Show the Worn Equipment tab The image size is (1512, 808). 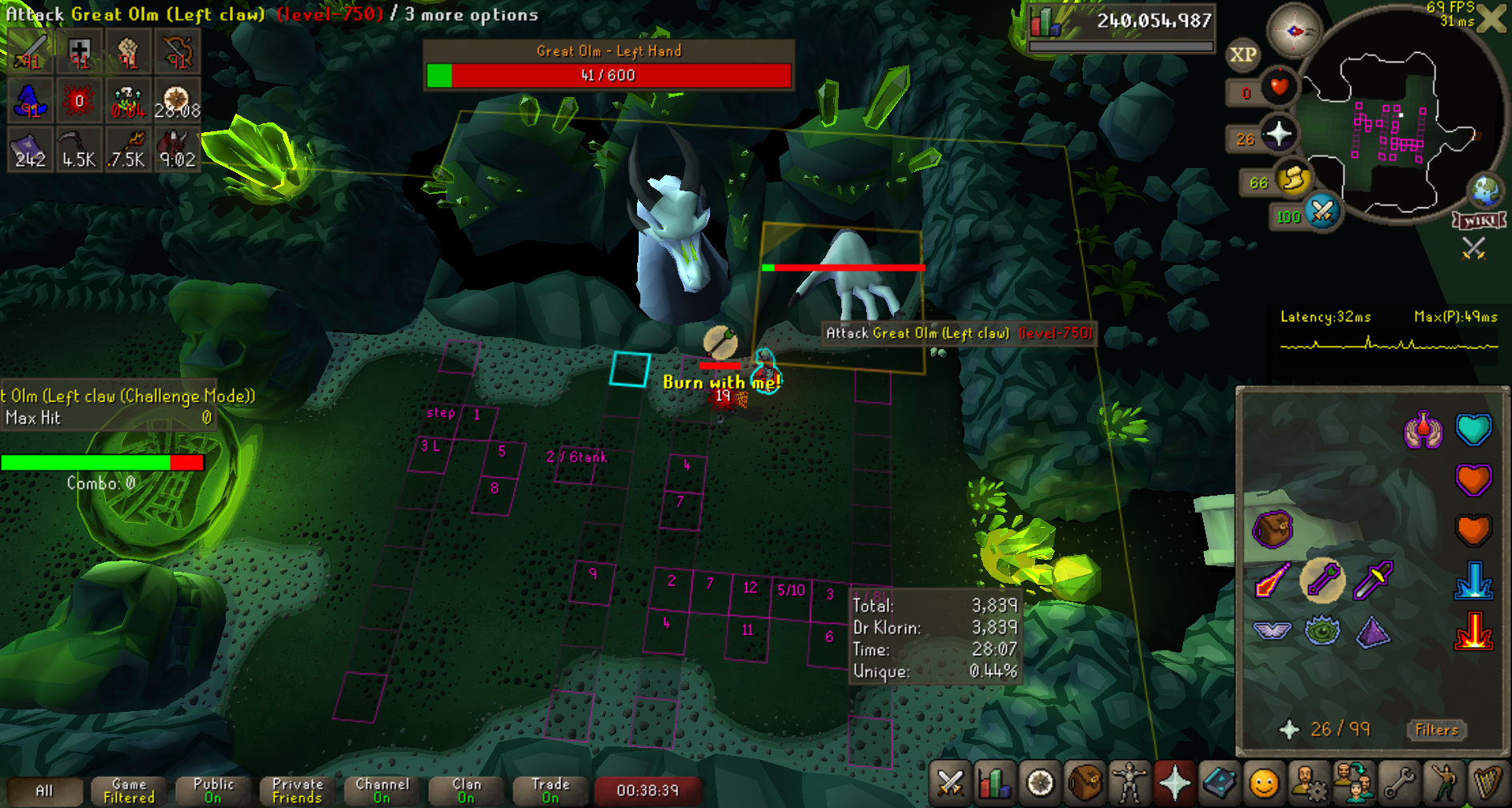(x=1129, y=782)
